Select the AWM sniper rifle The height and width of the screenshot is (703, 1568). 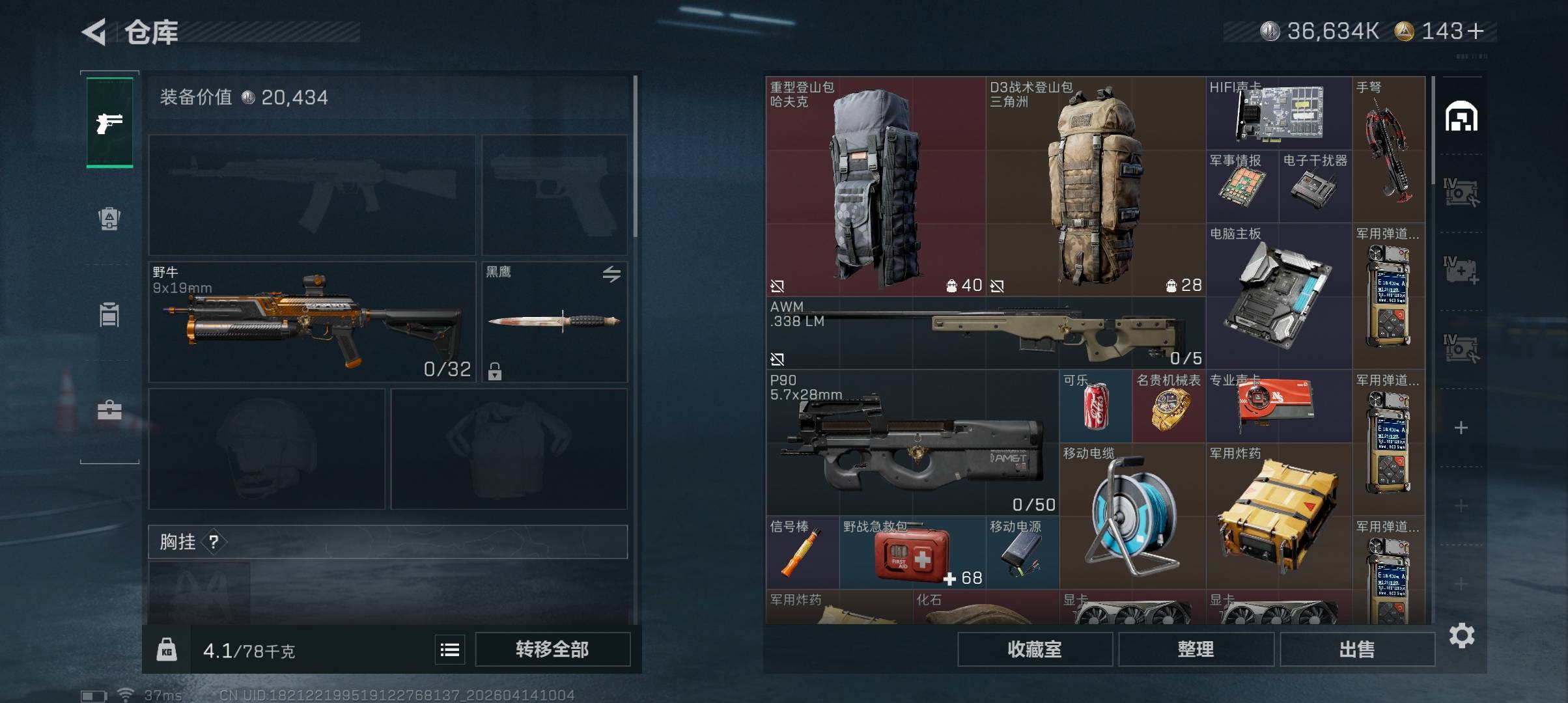985,333
